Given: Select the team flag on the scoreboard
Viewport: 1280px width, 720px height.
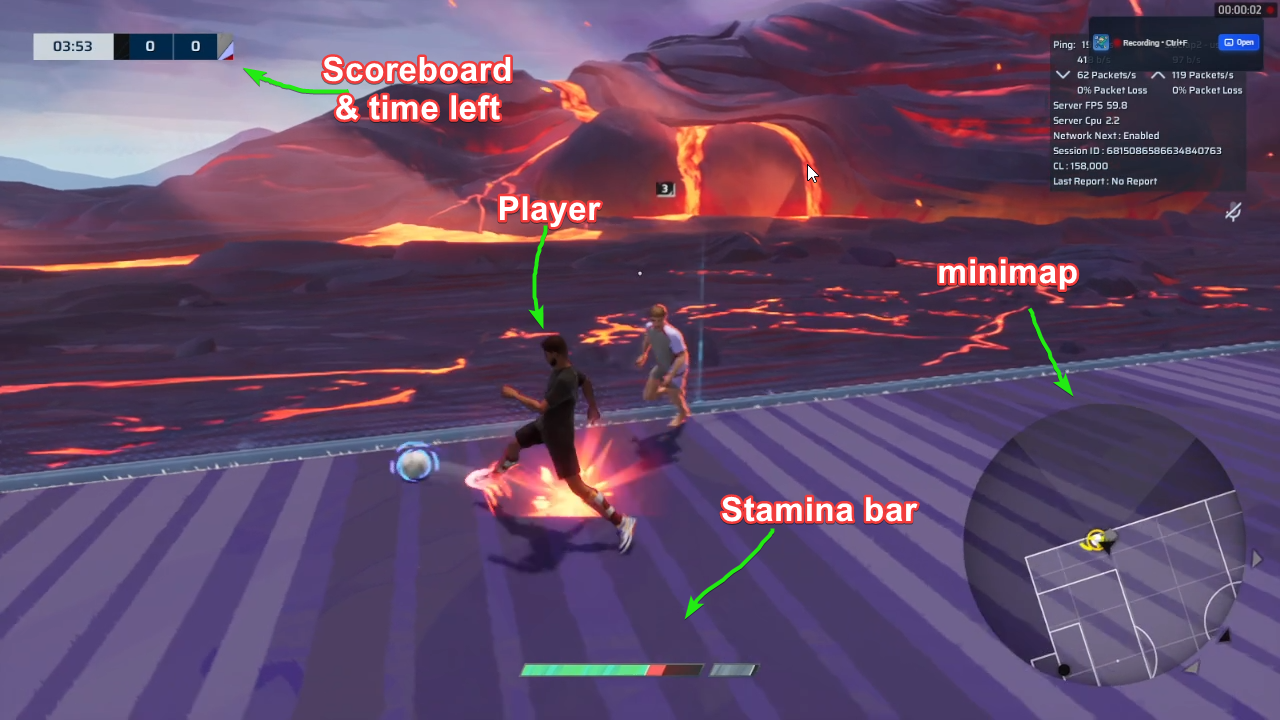Looking at the screenshot, I should point(226,46).
